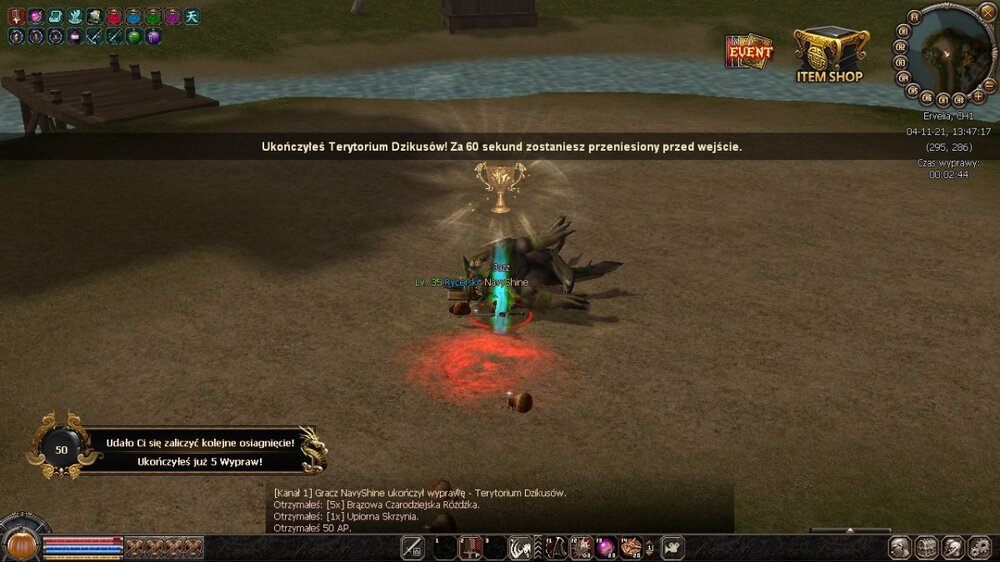The image size is (1000, 562).
Task: Open the inventory chest button
Action: 927,547
